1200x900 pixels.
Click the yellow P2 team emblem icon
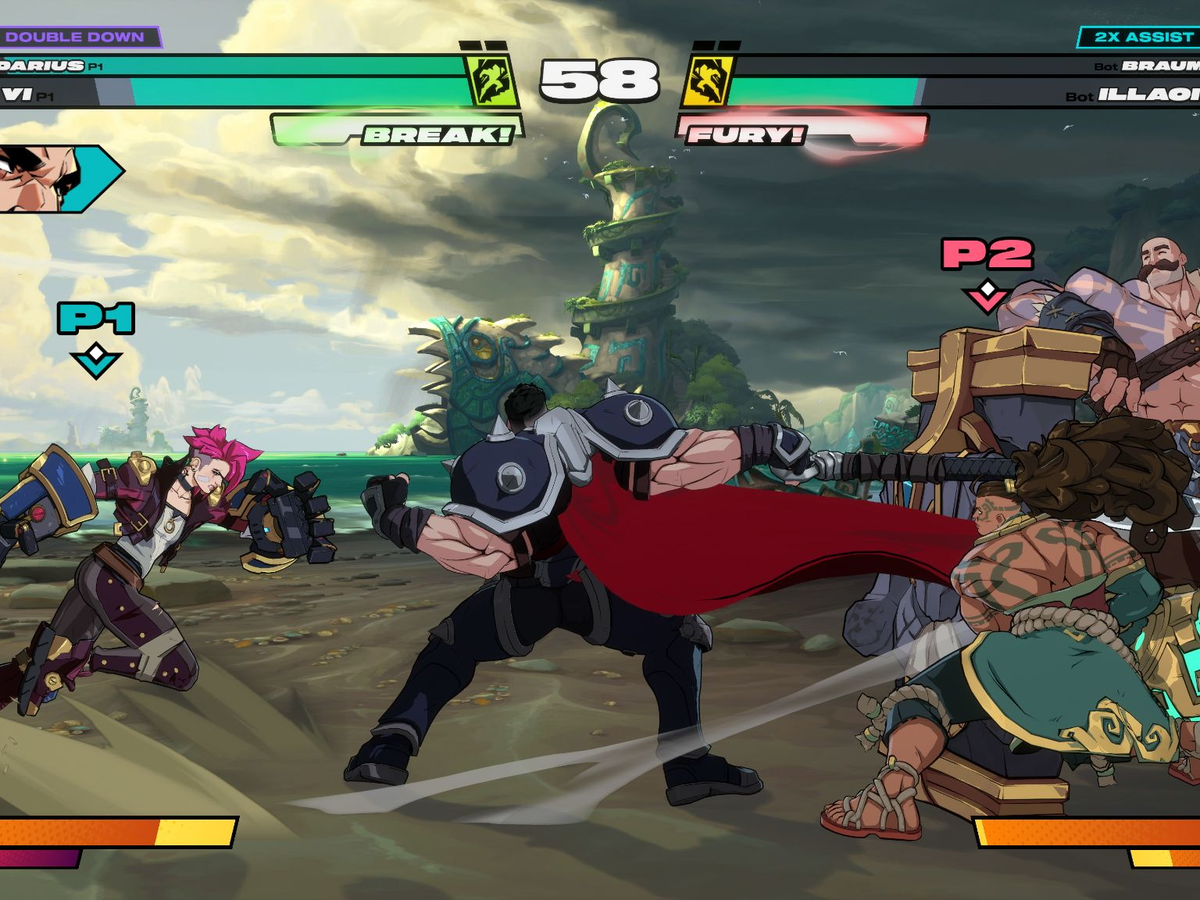pos(708,81)
